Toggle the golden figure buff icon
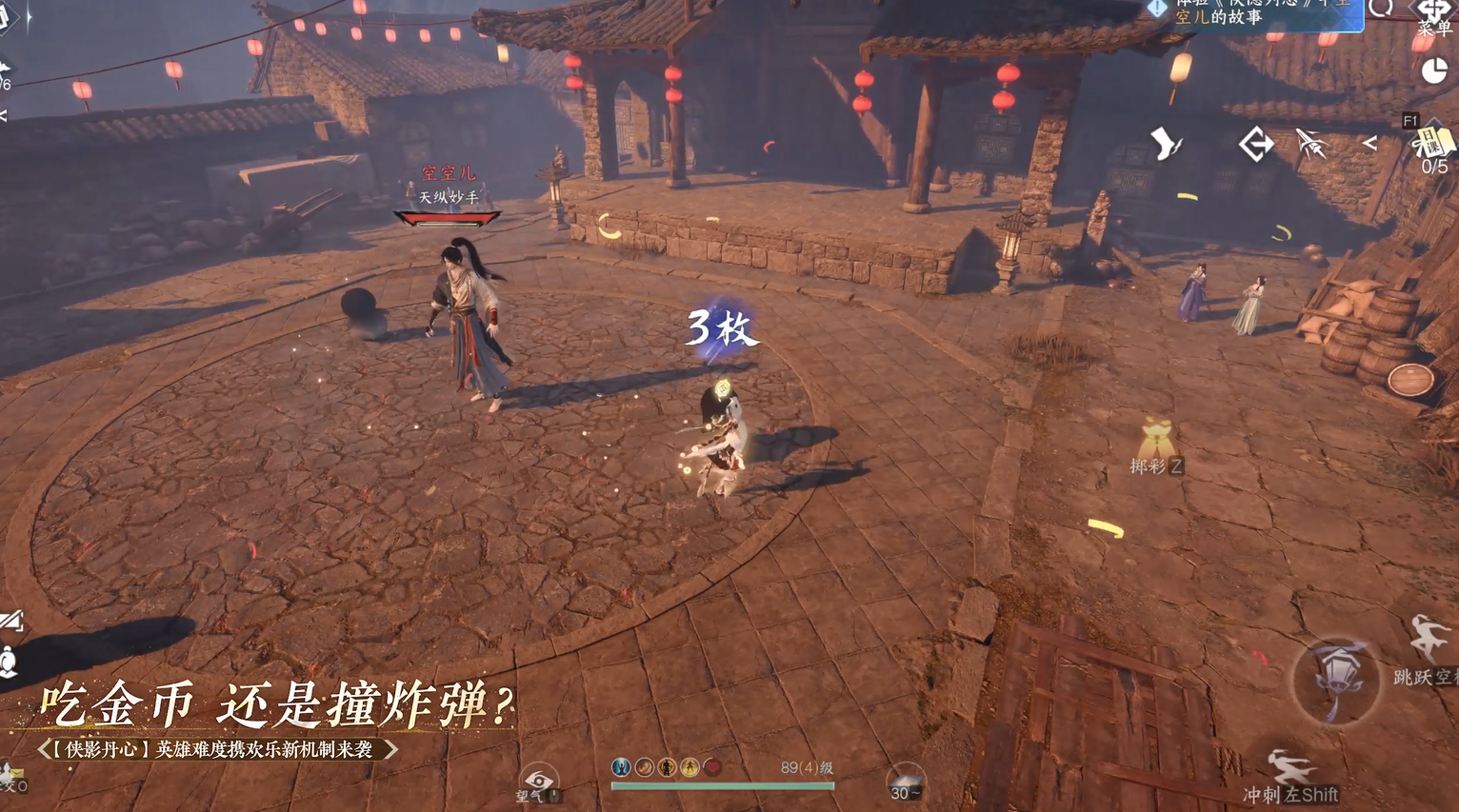Image resolution: width=1459 pixels, height=812 pixels. [x=688, y=767]
